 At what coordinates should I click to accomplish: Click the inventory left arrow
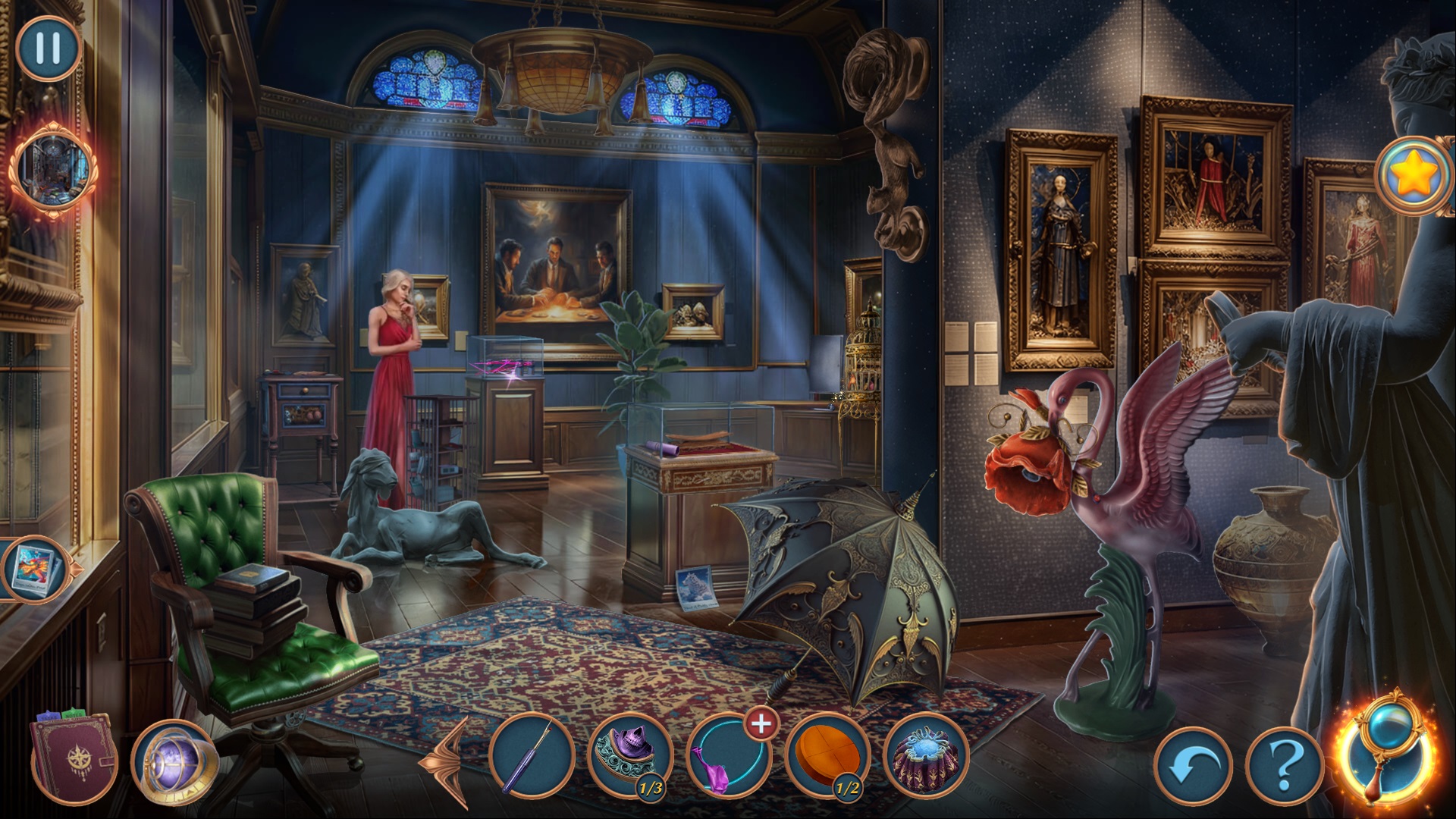coord(447,761)
